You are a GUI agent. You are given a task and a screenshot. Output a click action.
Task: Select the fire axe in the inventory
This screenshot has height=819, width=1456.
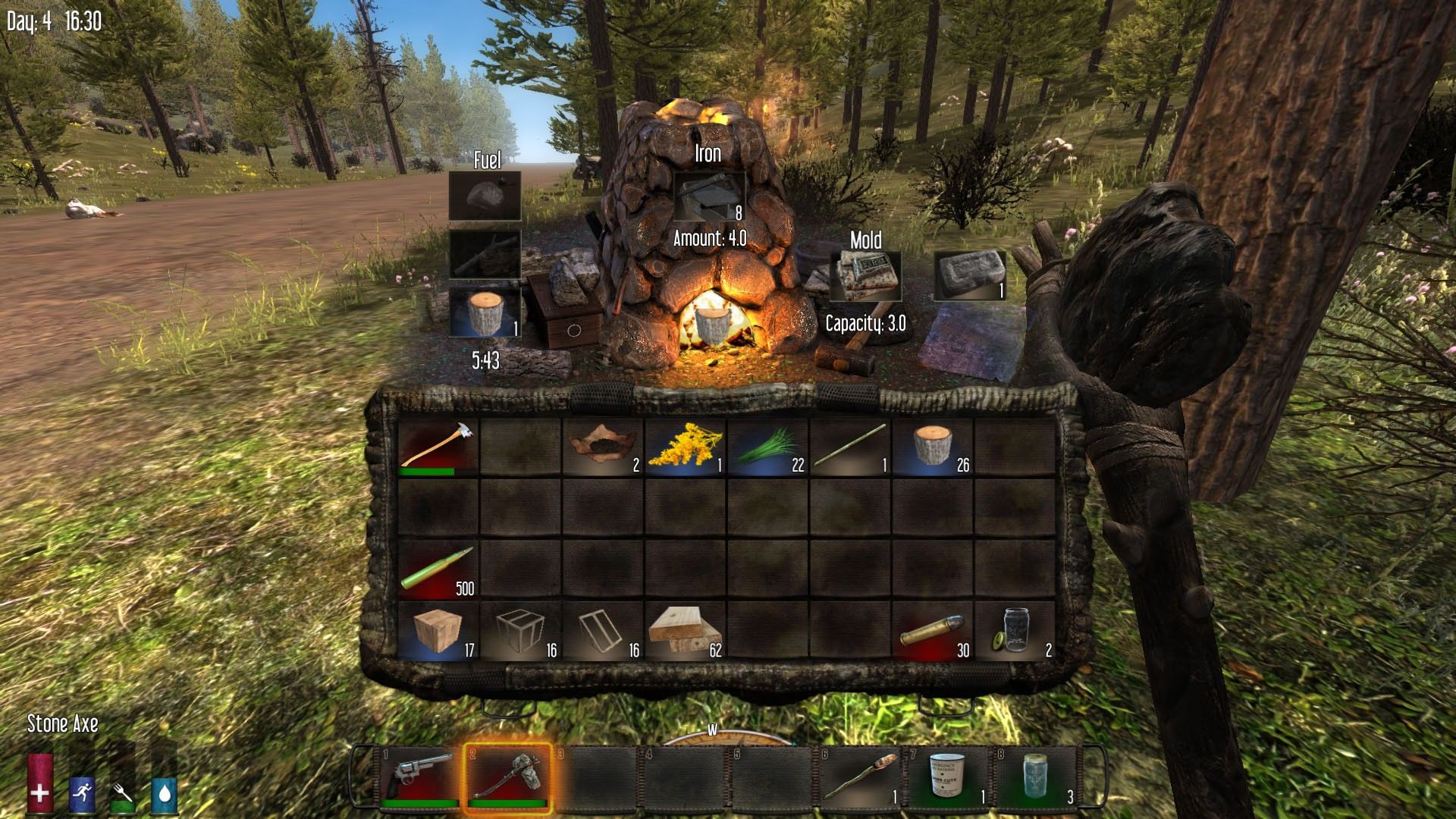(438, 447)
